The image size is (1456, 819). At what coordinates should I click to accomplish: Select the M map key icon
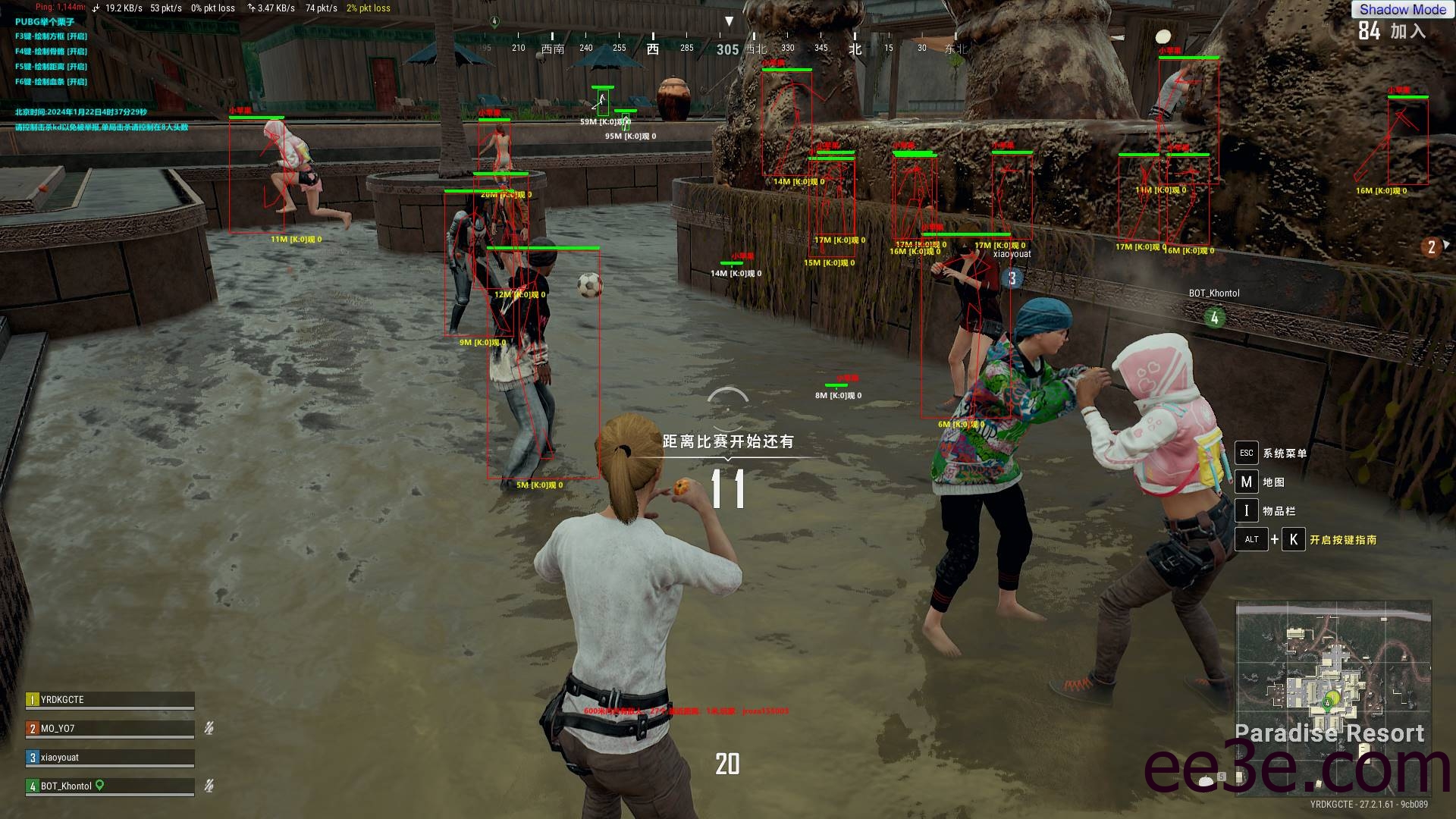click(x=1247, y=482)
